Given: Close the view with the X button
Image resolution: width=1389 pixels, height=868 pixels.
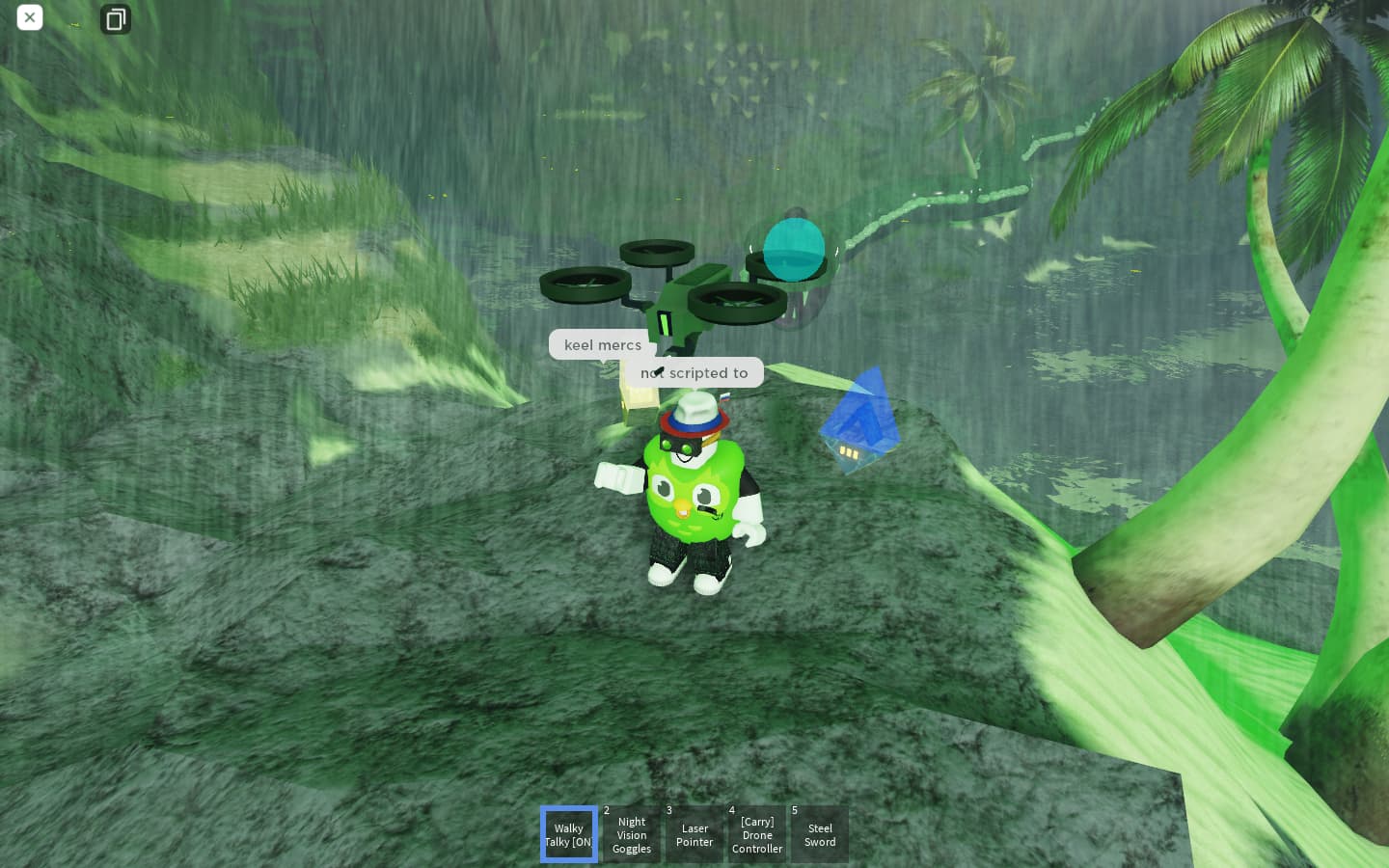Looking at the screenshot, I should point(30,17).
